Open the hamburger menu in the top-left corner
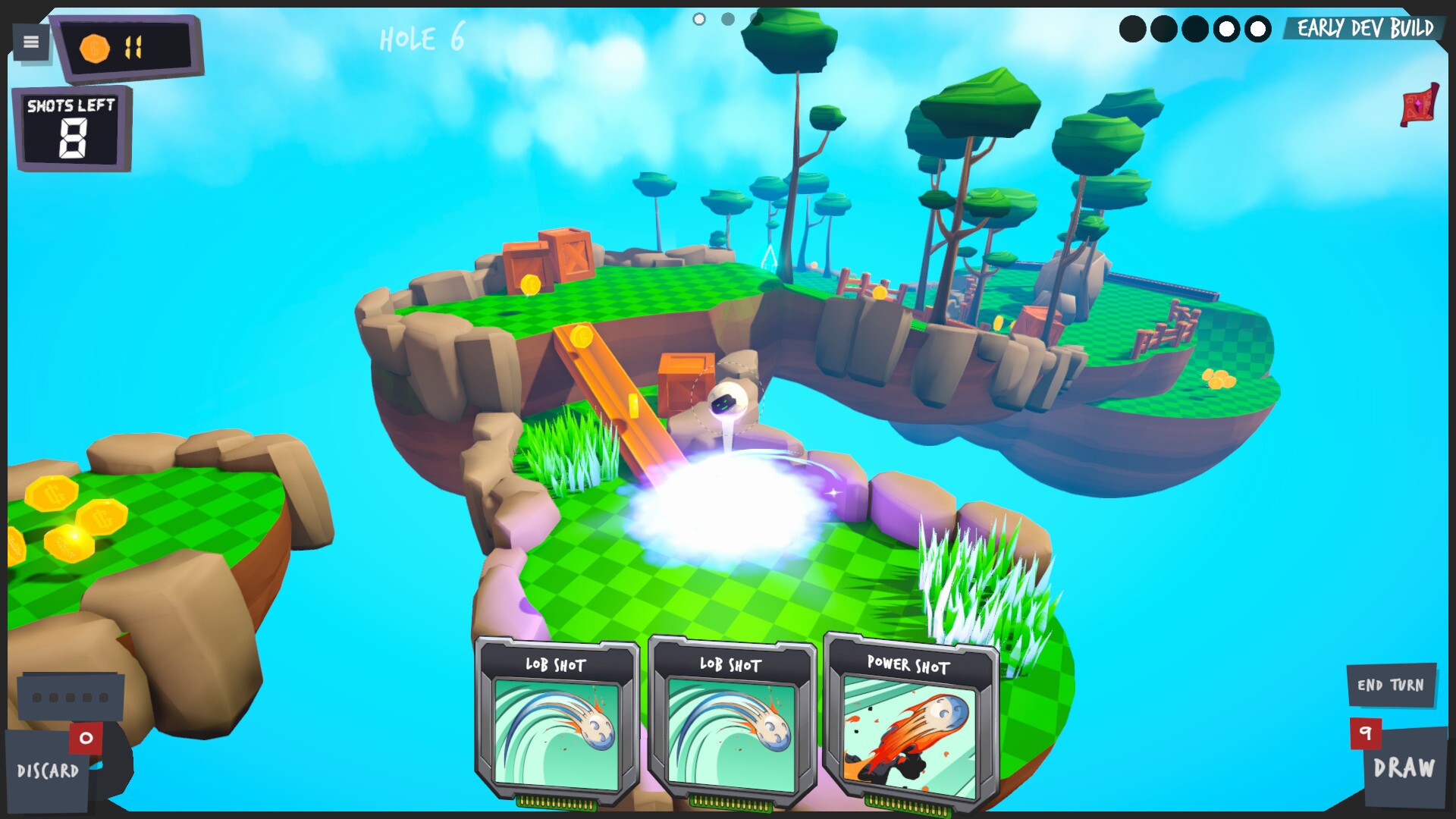This screenshot has width=1456, height=819. [x=30, y=42]
